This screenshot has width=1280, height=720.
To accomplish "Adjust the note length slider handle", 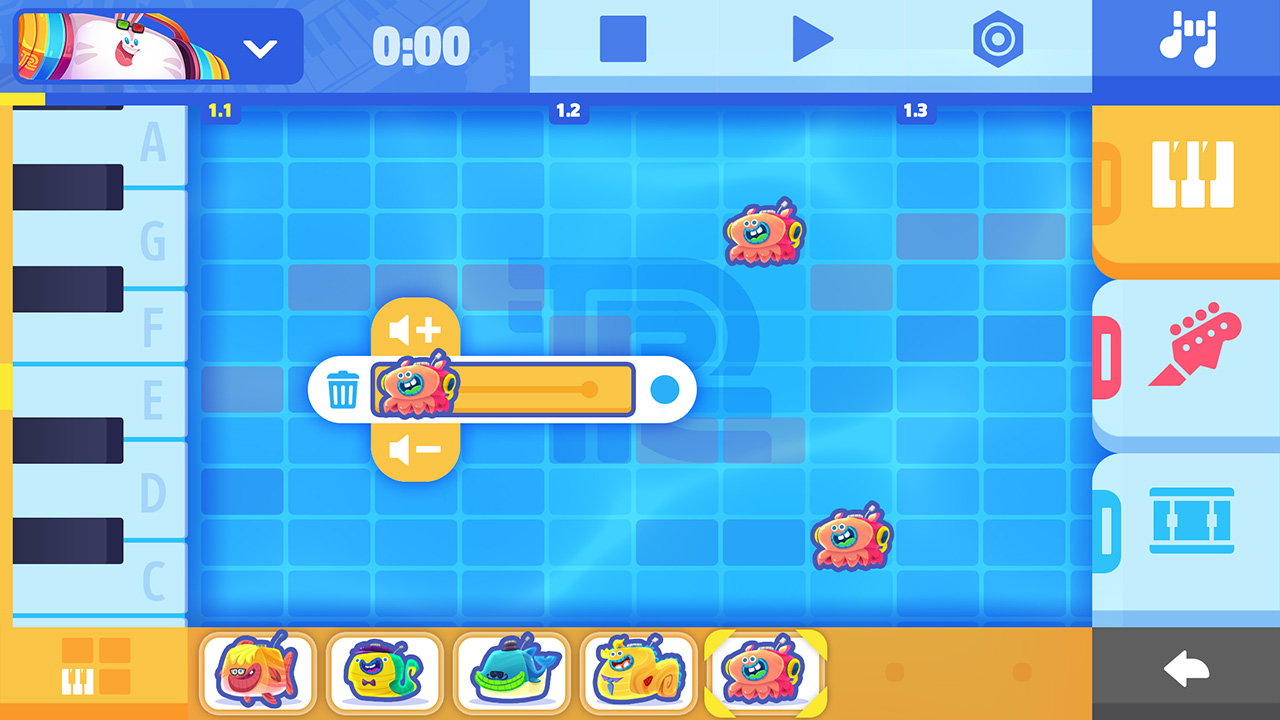I will coord(590,390).
